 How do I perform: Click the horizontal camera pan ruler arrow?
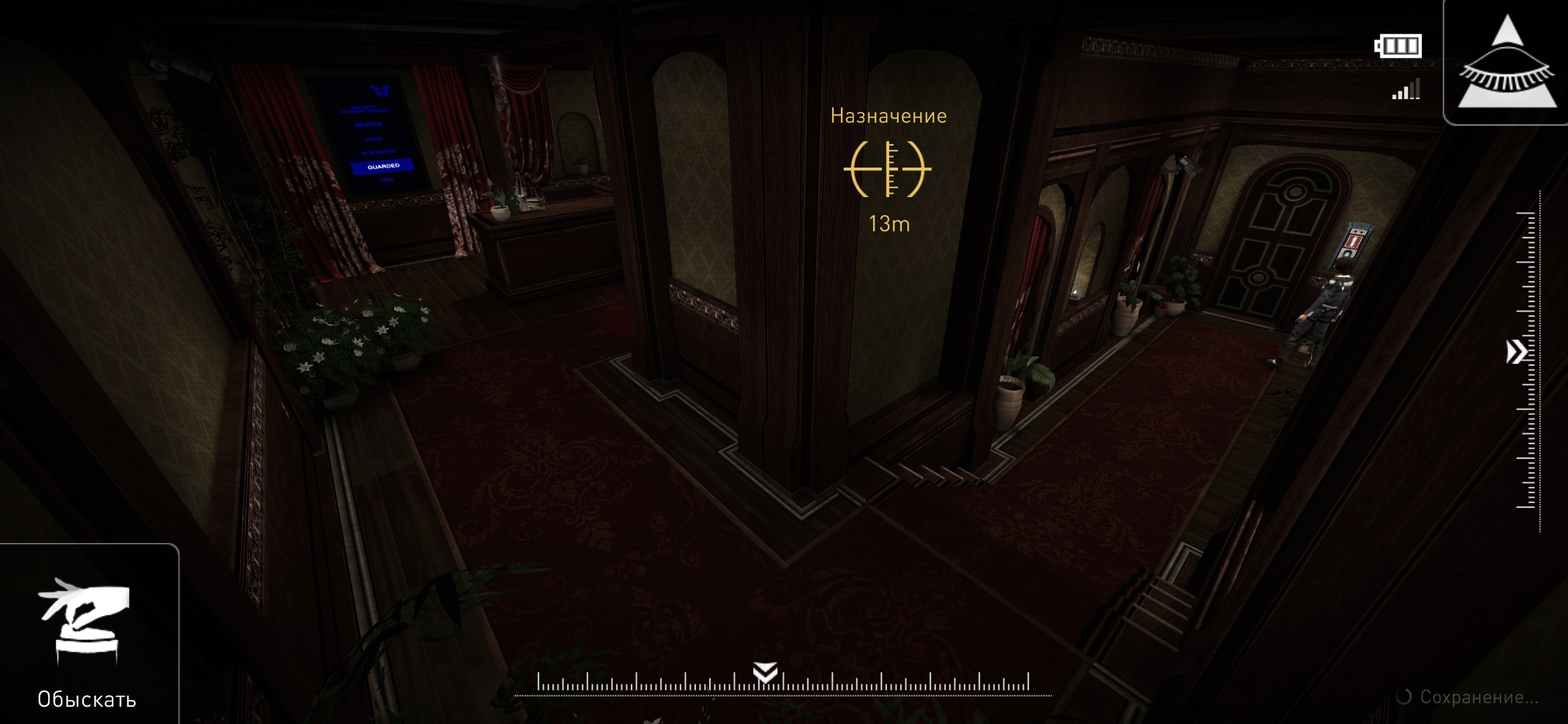point(765,672)
